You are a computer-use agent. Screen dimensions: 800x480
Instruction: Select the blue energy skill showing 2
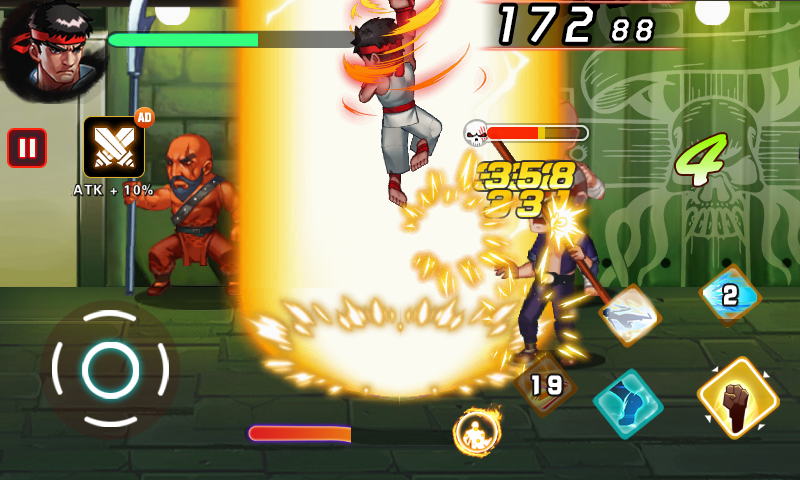pos(730,295)
